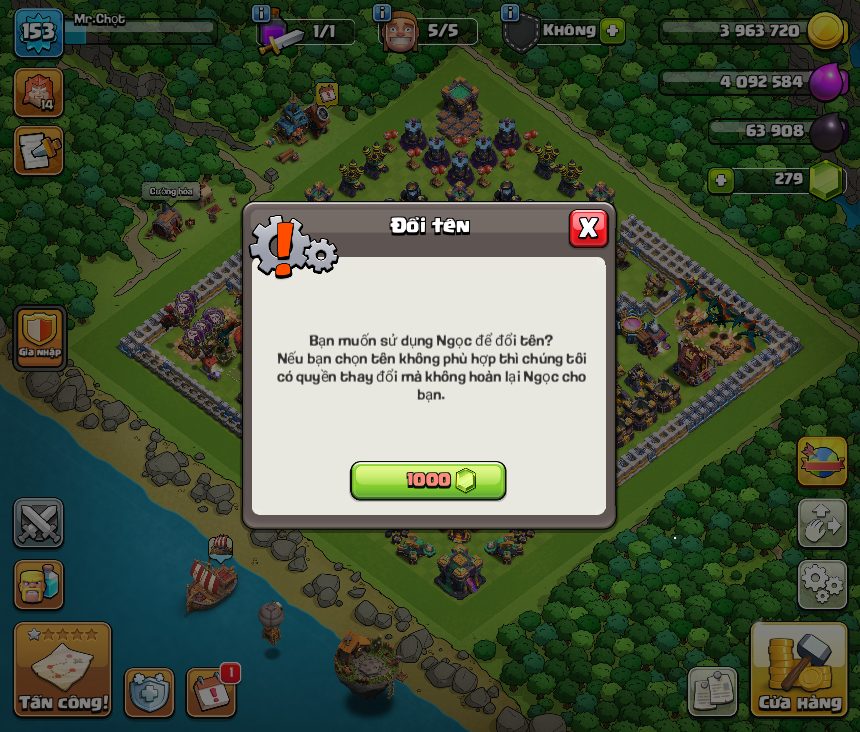This screenshot has height=732, width=860.
Task: Open the Gia nhập clan shield
Action: point(40,337)
